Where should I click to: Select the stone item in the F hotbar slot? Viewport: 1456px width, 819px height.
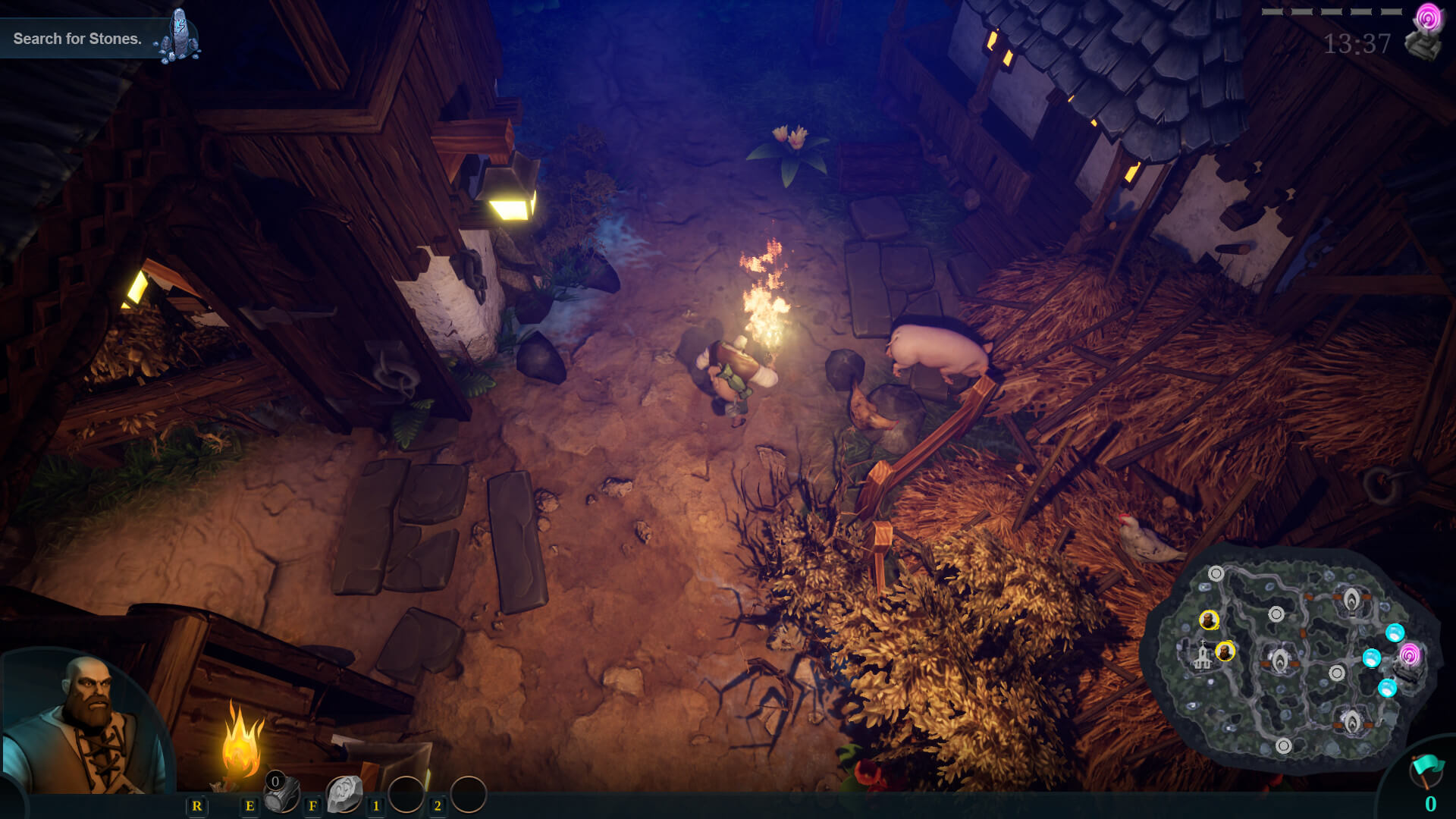(344, 795)
